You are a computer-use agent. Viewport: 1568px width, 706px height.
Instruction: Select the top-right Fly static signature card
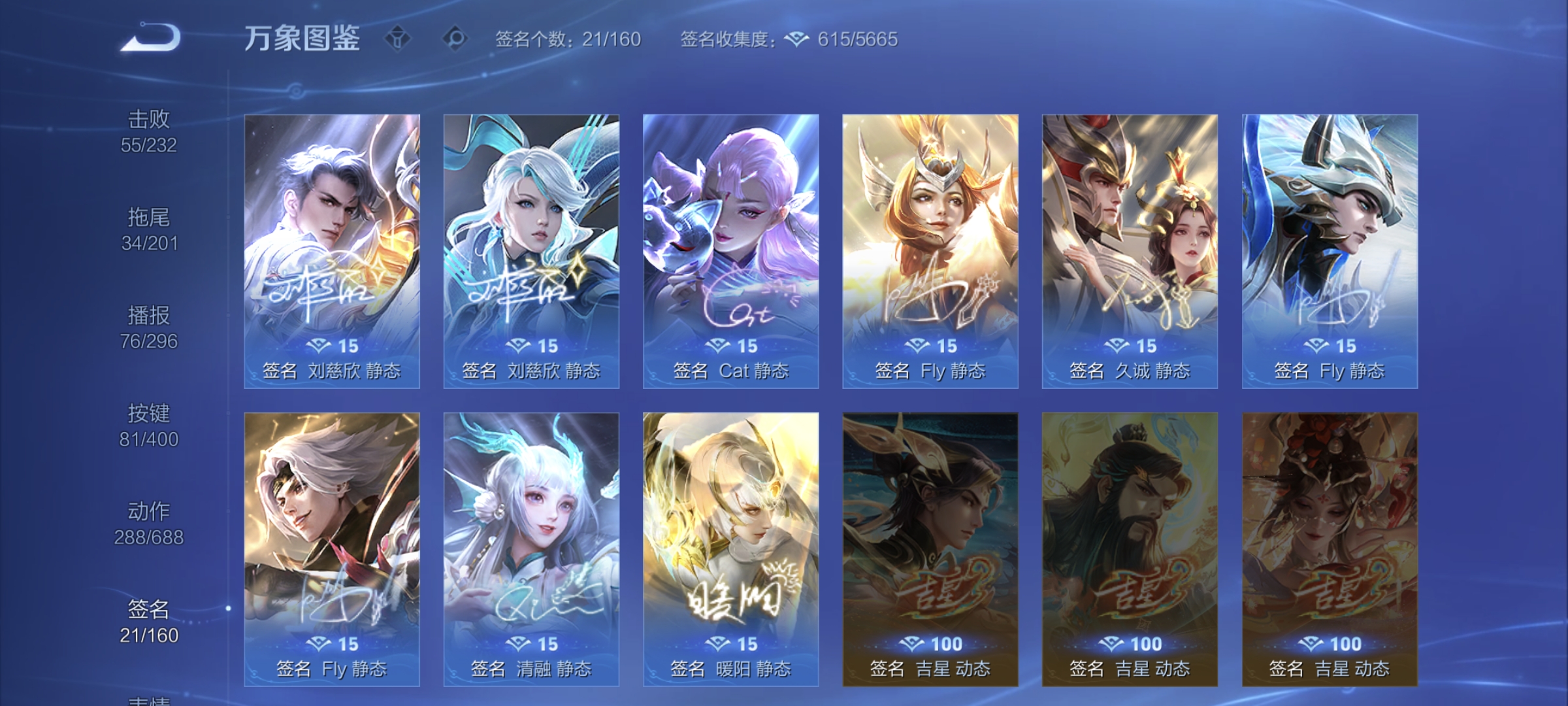coord(1329,248)
